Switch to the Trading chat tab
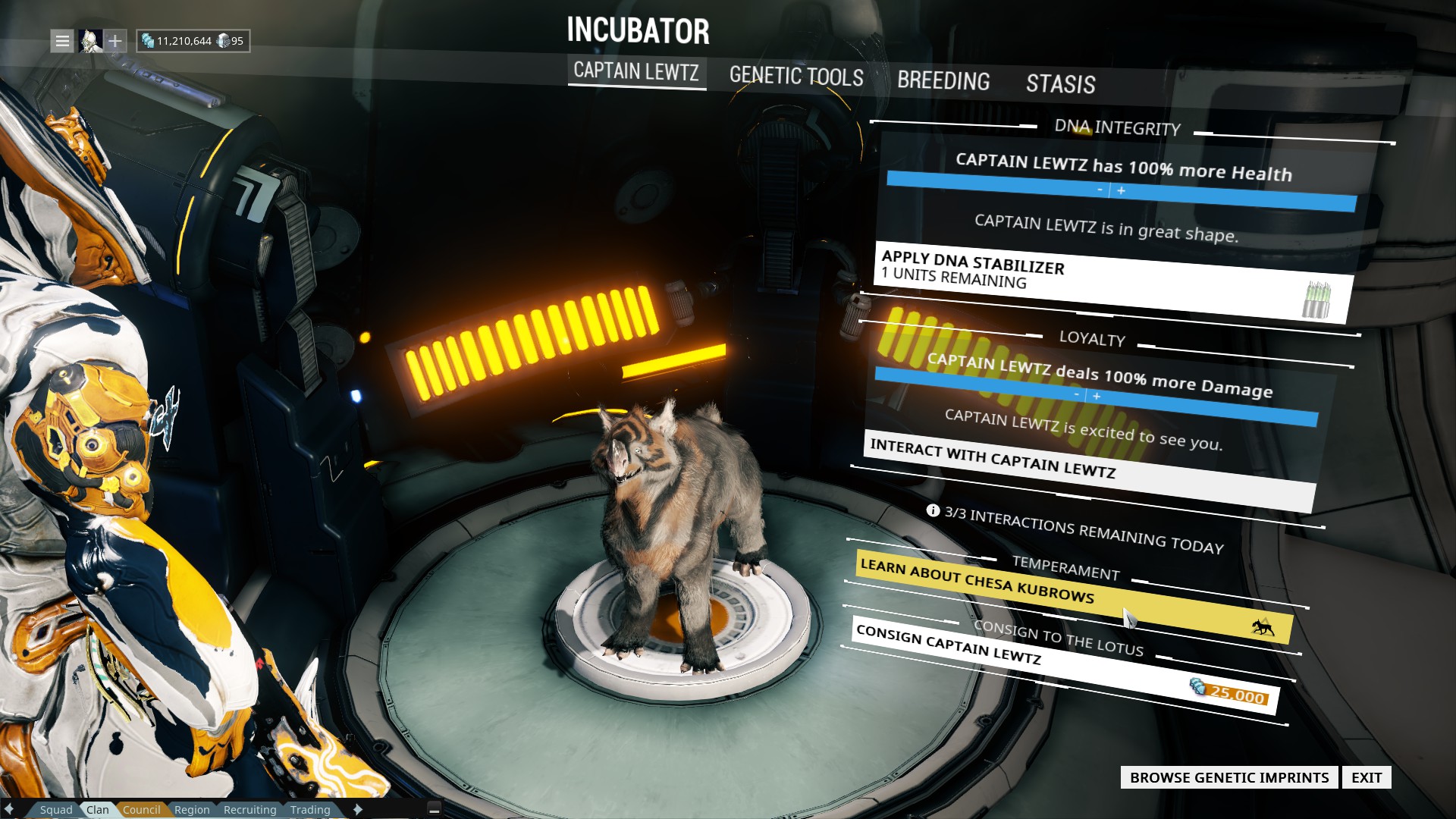Image resolution: width=1456 pixels, height=819 pixels. pyautogui.click(x=310, y=810)
